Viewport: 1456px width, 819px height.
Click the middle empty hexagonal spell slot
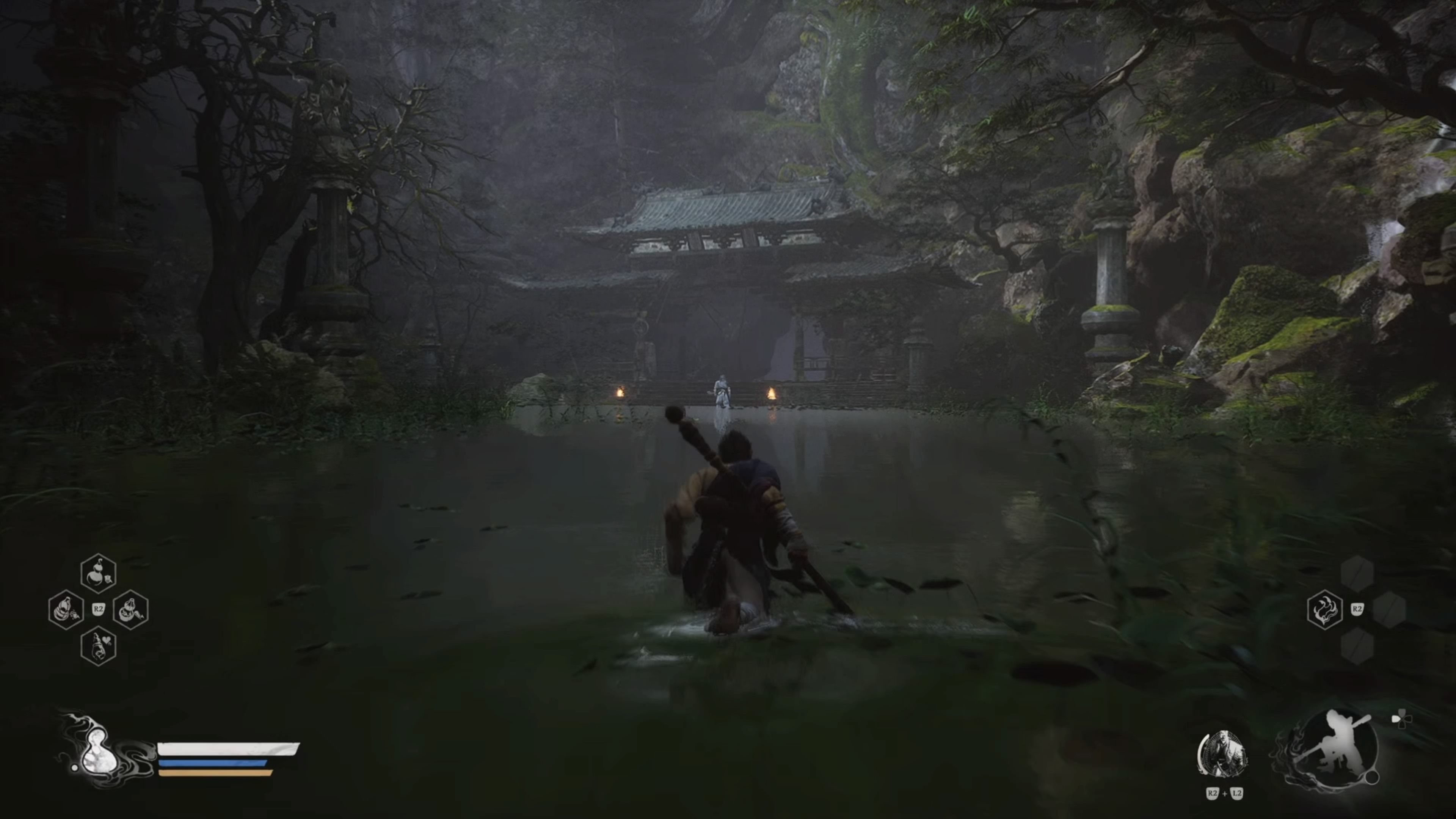1390,610
